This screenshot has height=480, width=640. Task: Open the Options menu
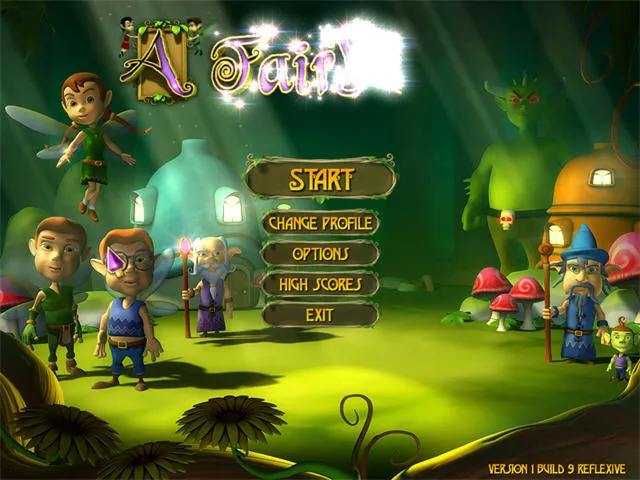tap(320, 253)
